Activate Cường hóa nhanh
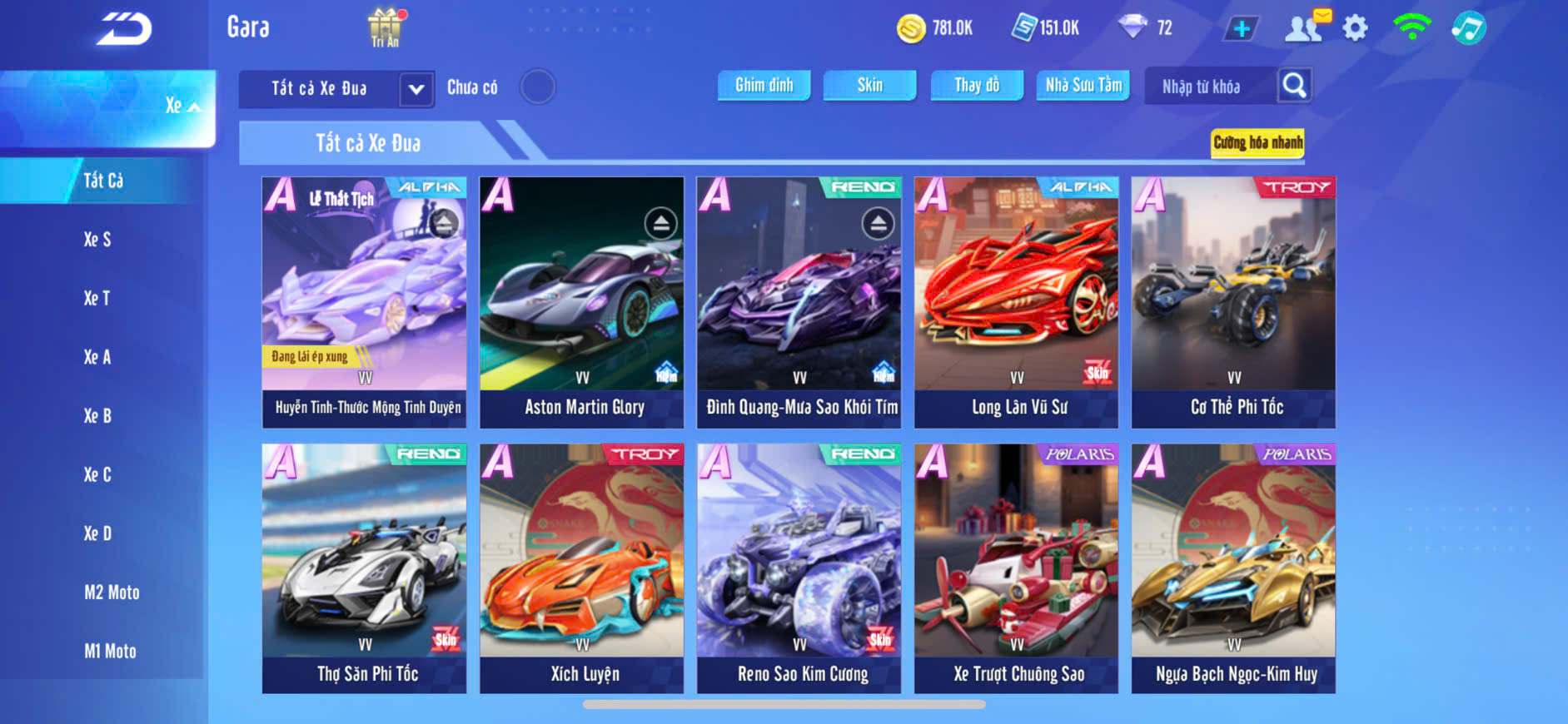The image size is (1568, 724). pos(1257,143)
